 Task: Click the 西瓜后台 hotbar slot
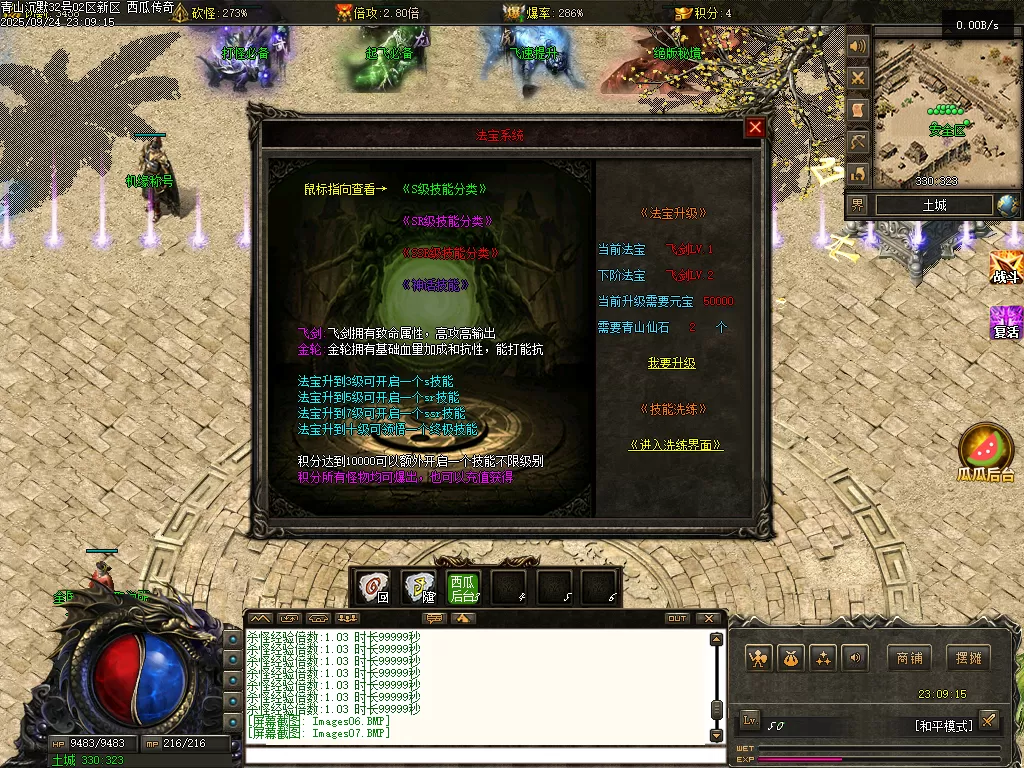tap(462, 588)
